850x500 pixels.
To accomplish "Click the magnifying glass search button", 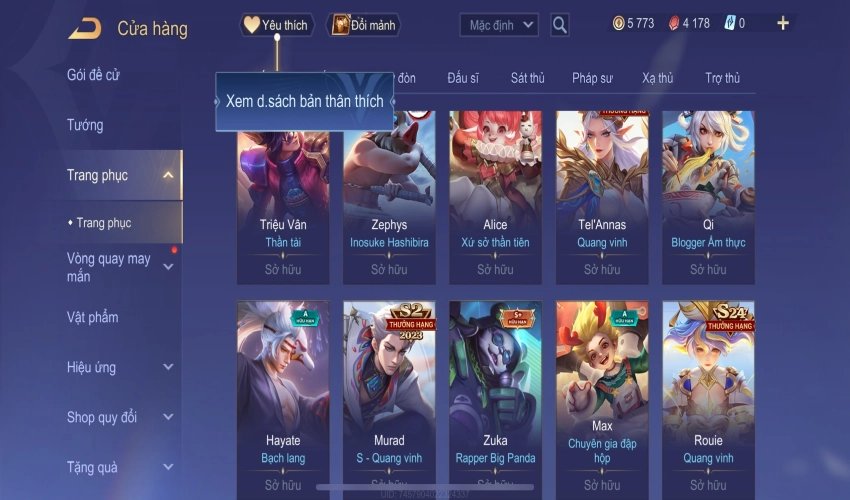I will [x=560, y=24].
